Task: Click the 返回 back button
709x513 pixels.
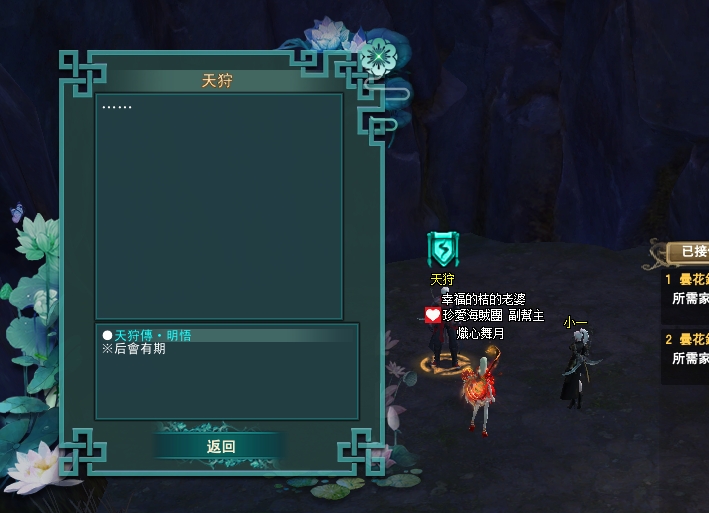Action: tap(220, 447)
